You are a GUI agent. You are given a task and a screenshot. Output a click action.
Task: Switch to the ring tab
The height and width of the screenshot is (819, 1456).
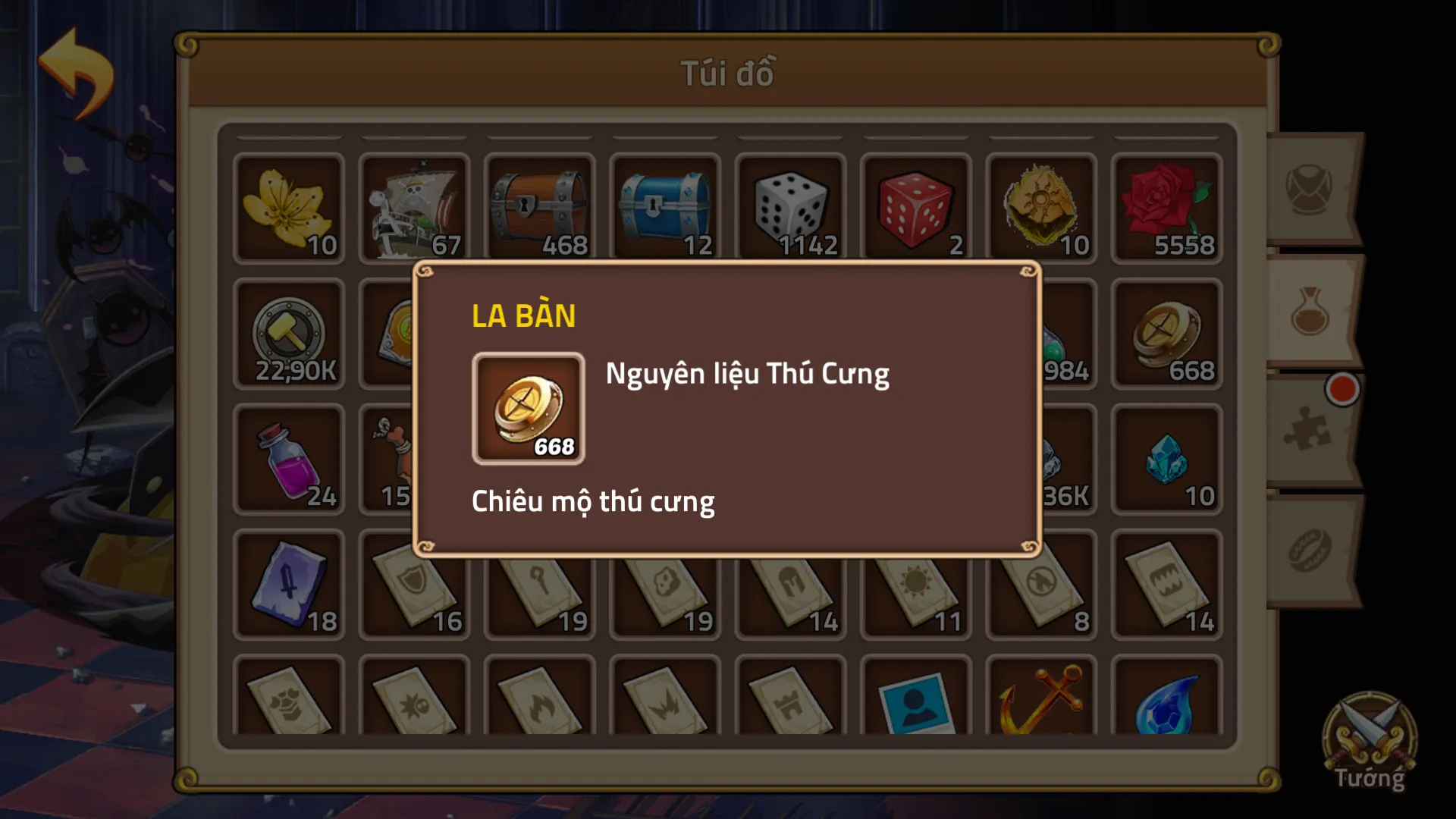pyautogui.click(x=1310, y=550)
